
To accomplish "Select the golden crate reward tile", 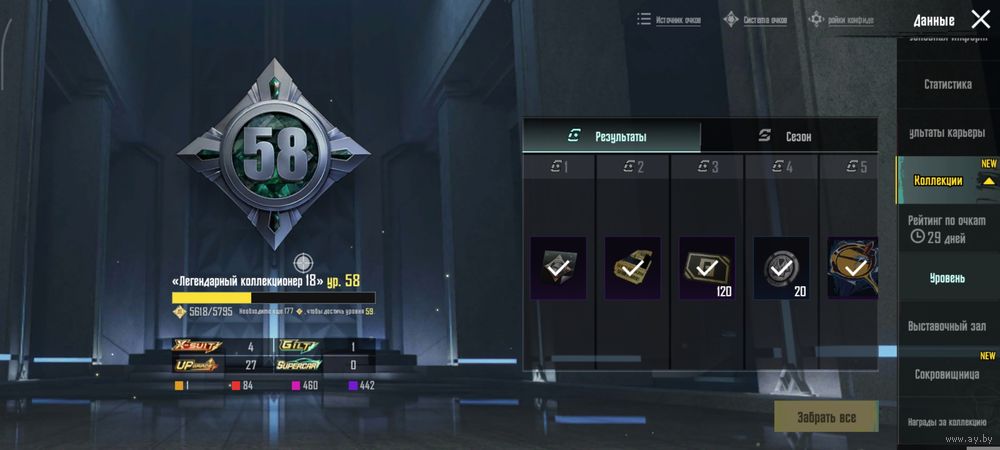I will pos(632,267).
